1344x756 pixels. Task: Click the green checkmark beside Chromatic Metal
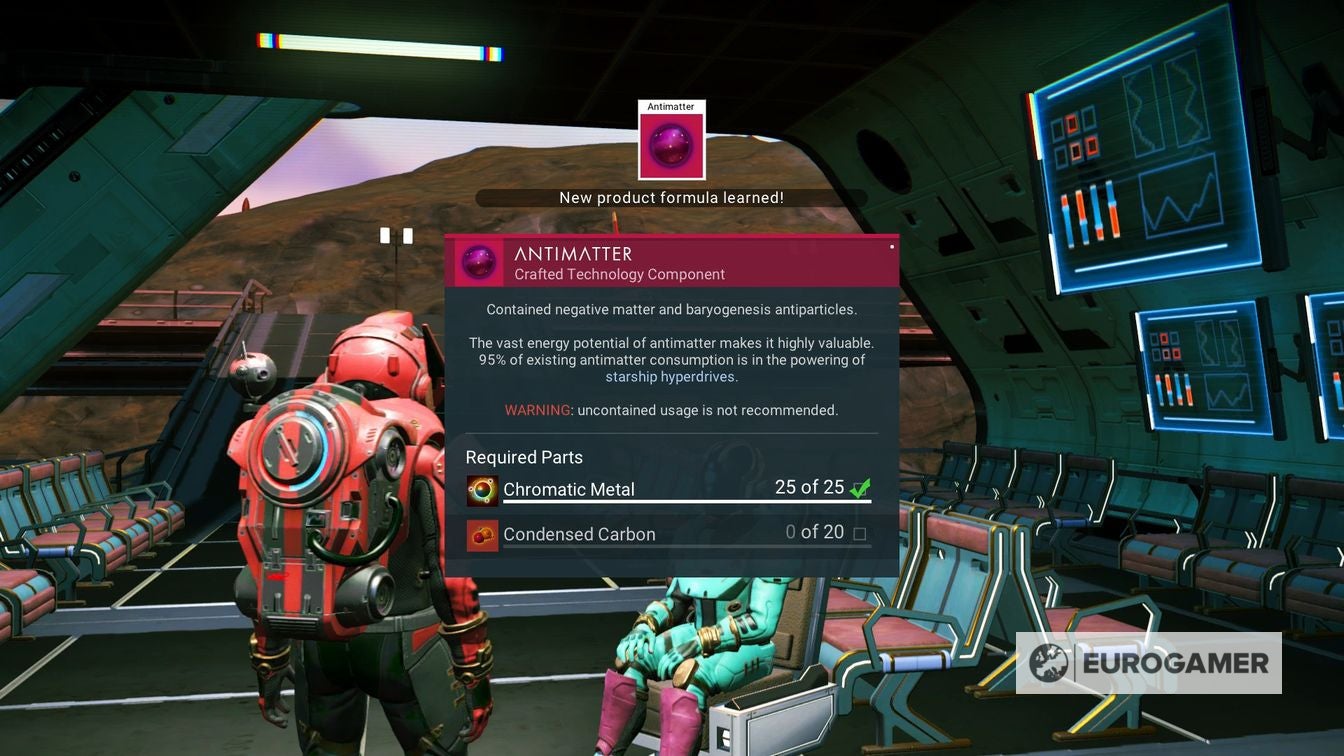861,487
